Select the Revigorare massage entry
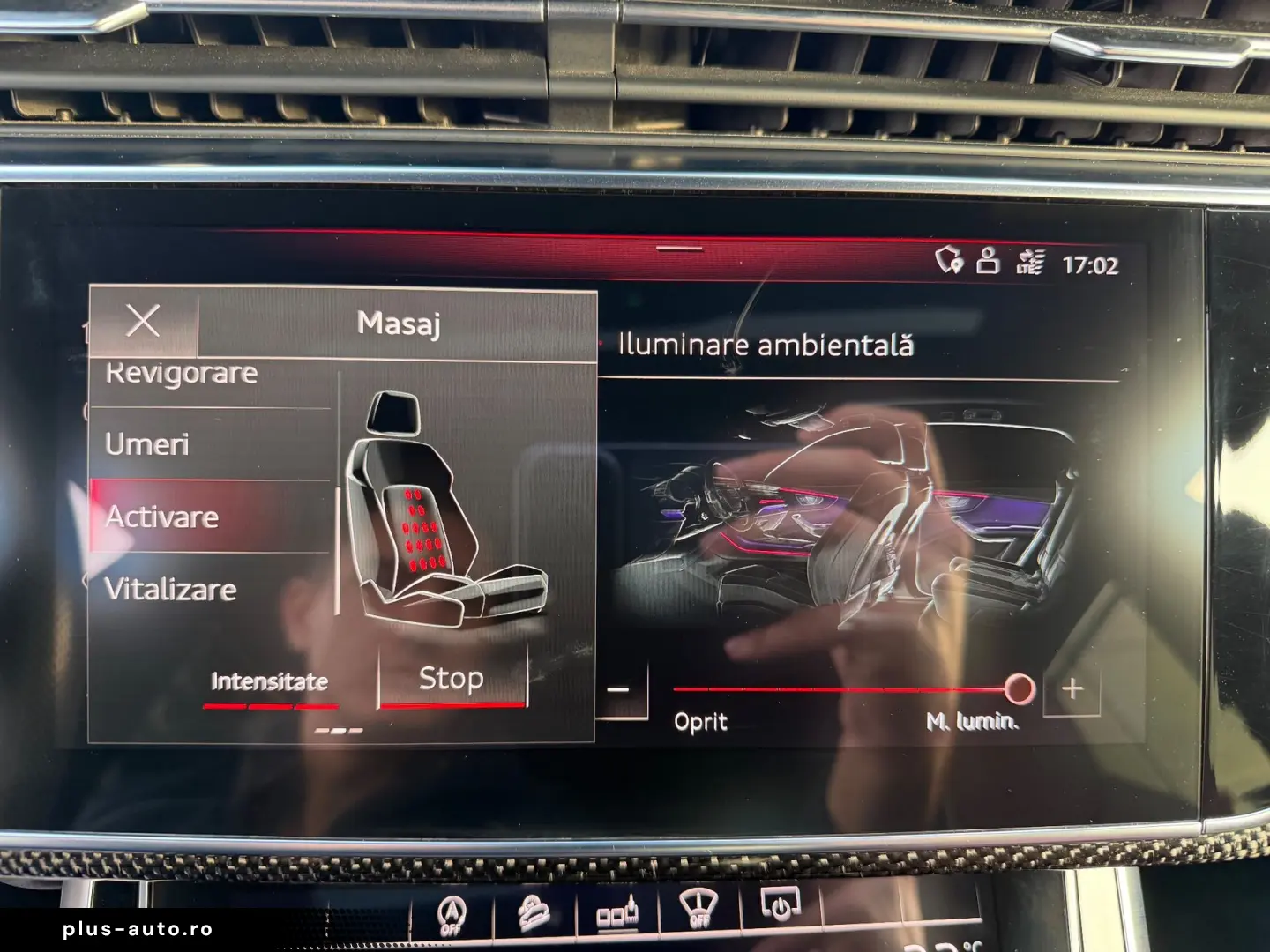Image resolution: width=1270 pixels, height=952 pixels. point(180,374)
